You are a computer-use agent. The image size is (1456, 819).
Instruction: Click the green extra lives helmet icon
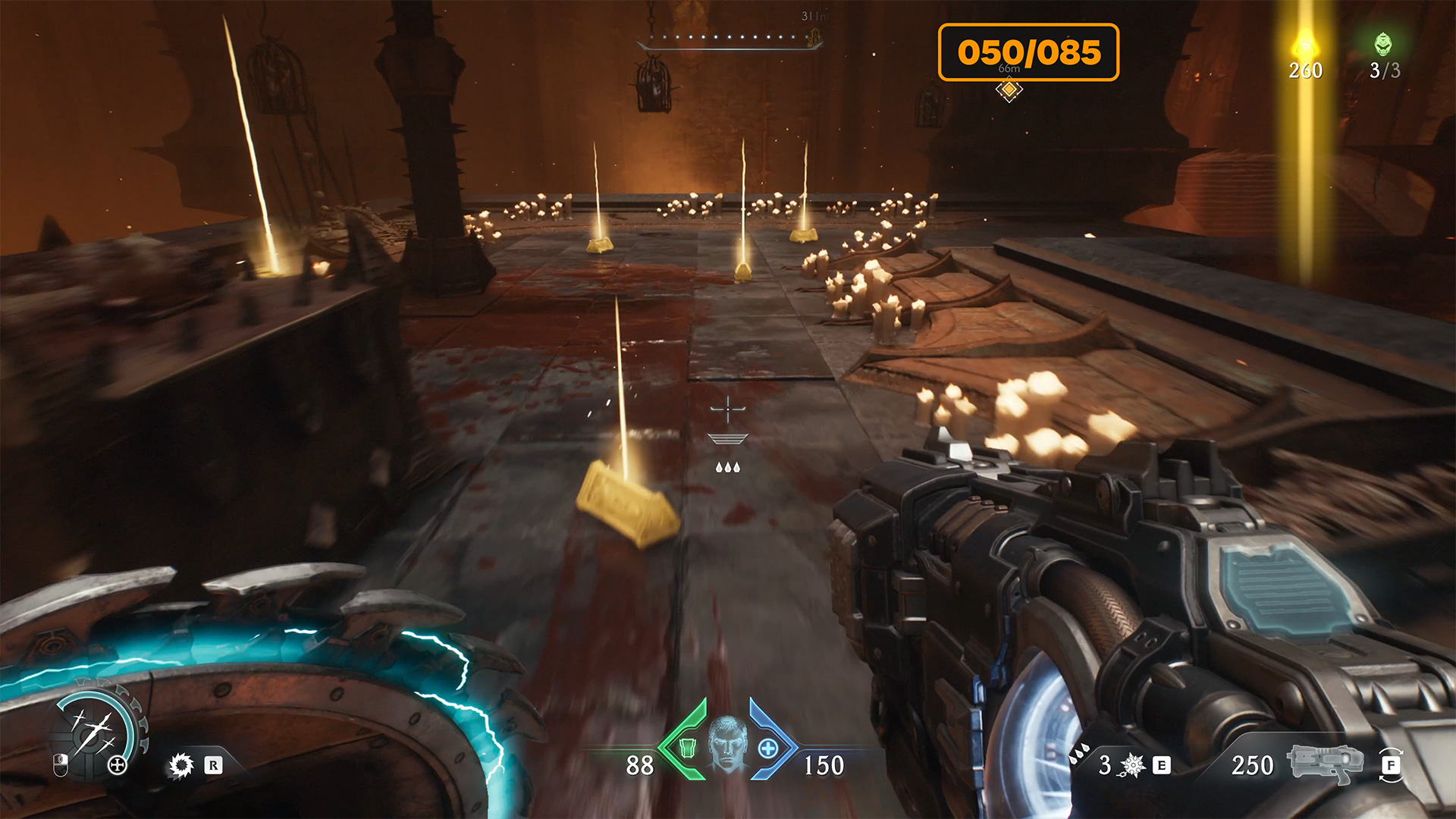tap(1384, 44)
